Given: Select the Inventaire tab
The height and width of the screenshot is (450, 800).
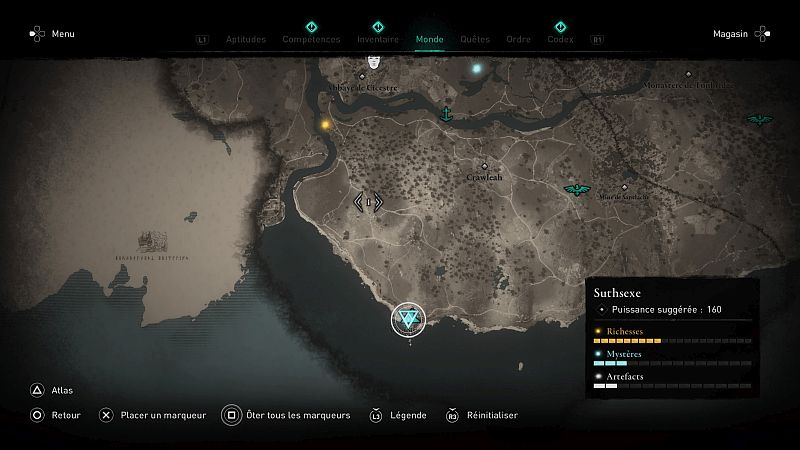Looking at the screenshot, I should [x=378, y=40].
